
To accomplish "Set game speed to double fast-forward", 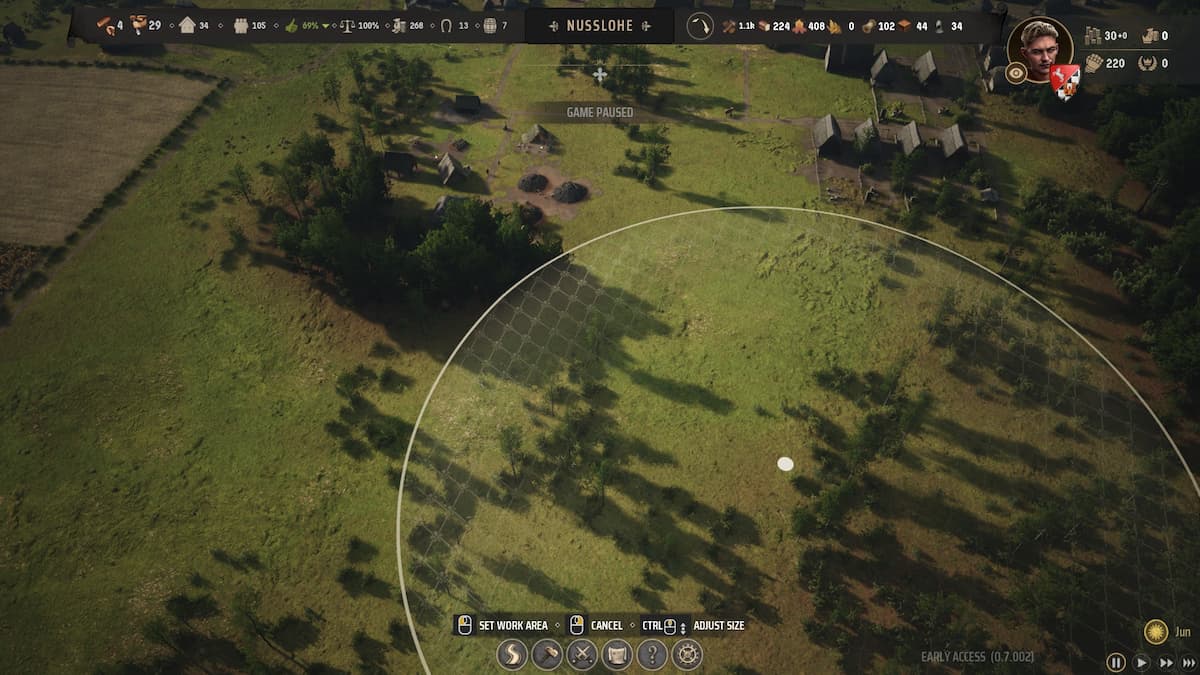I will [x=1166, y=662].
